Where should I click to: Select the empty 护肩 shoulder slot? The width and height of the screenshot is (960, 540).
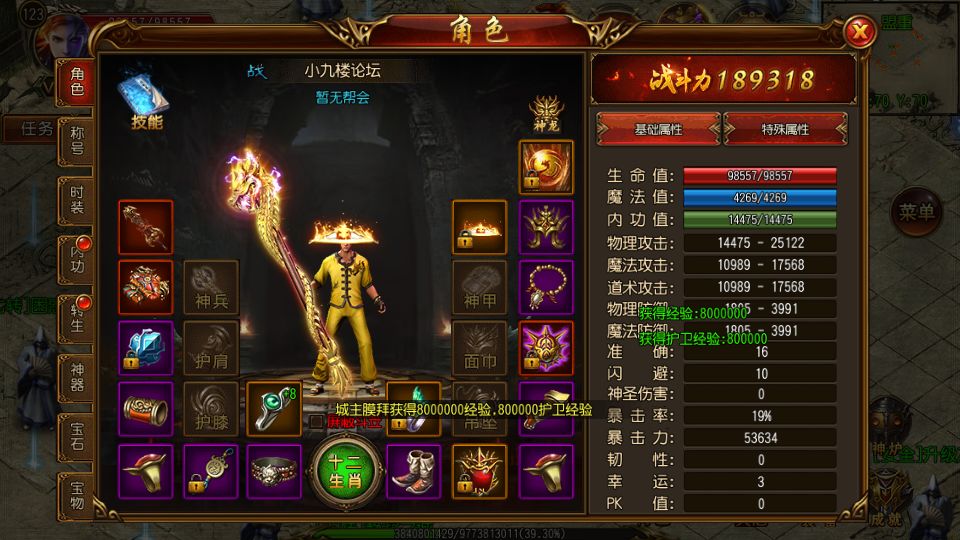click(x=211, y=348)
